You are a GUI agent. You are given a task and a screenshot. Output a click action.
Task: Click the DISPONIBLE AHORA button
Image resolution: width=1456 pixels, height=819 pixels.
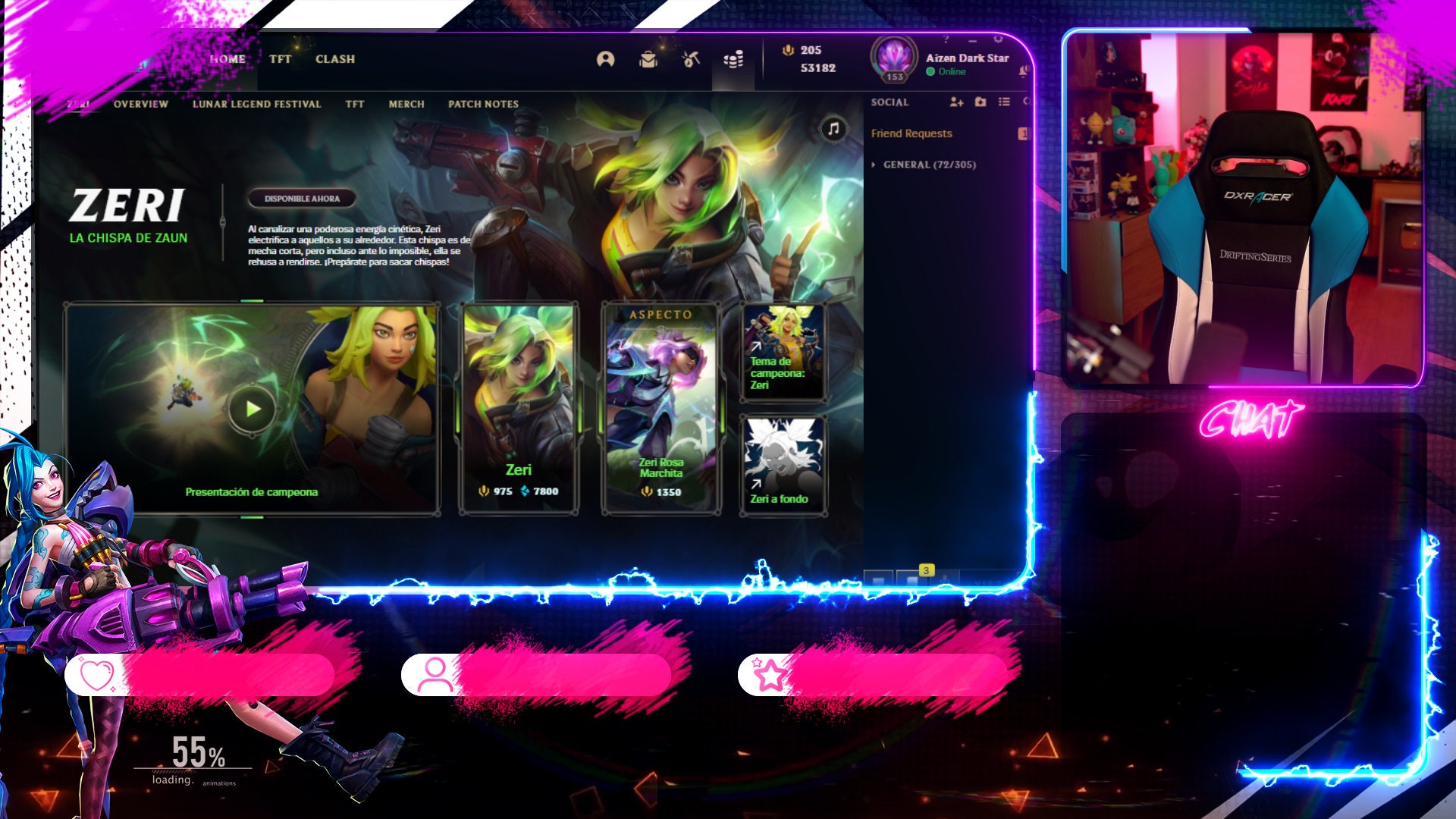303,197
